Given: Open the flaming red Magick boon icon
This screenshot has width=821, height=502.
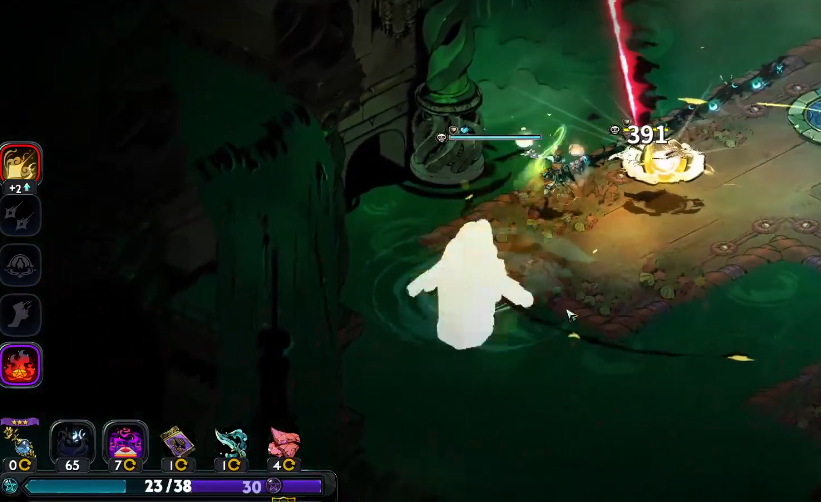Looking at the screenshot, I should pos(20,364).
